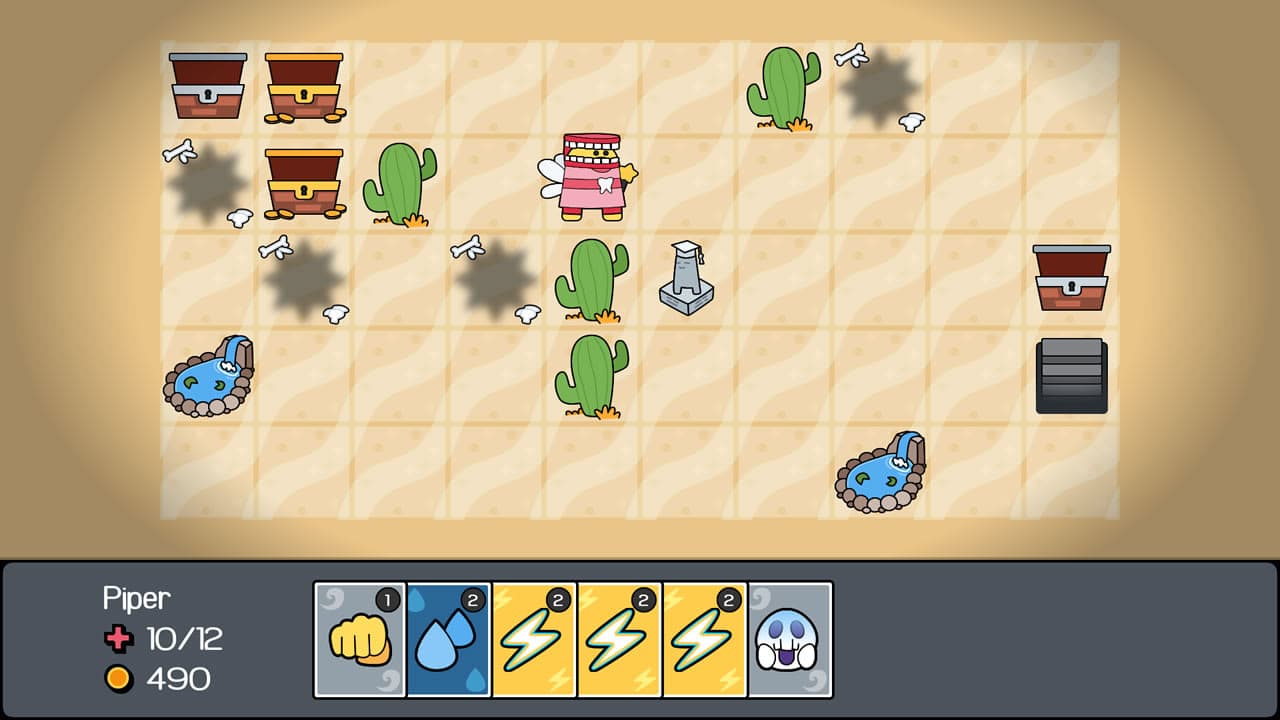Open the silver locked chest top left

point(207,85)
